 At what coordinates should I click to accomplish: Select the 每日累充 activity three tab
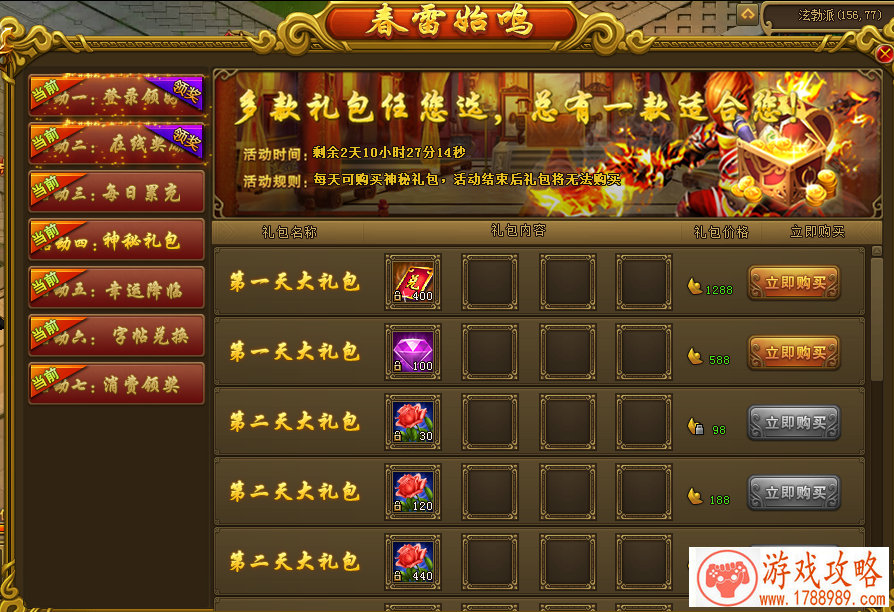[x=117, y=191]
